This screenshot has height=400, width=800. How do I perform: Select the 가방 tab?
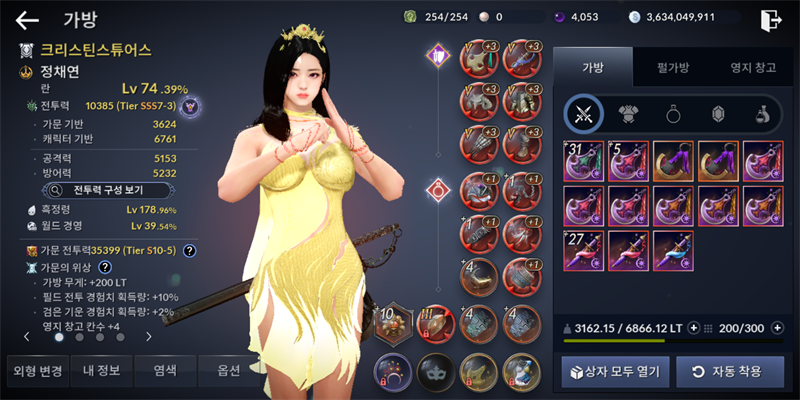click(x=592, y=68)
